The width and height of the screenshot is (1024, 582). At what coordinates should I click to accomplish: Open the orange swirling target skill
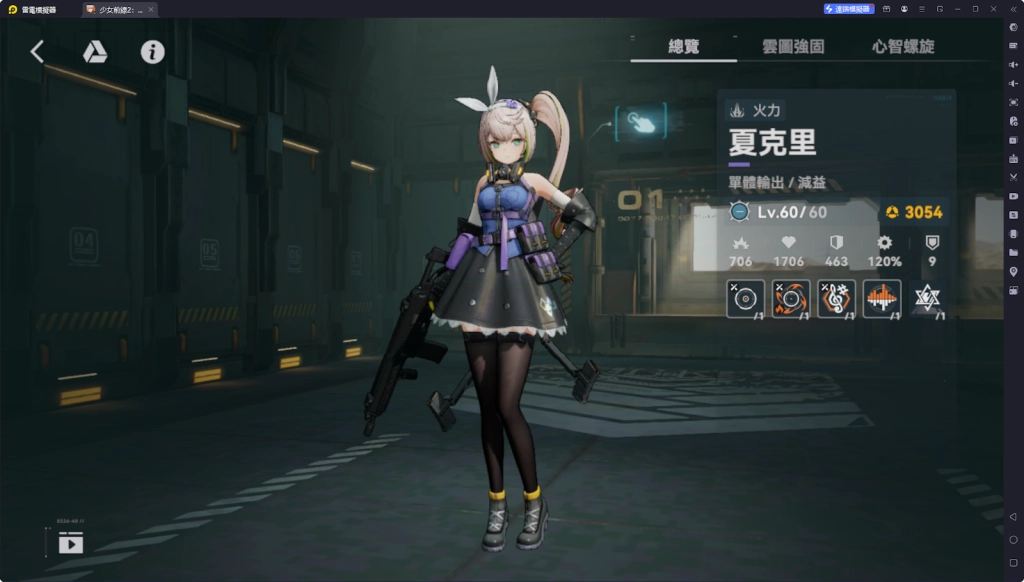[x=791, y=298]
